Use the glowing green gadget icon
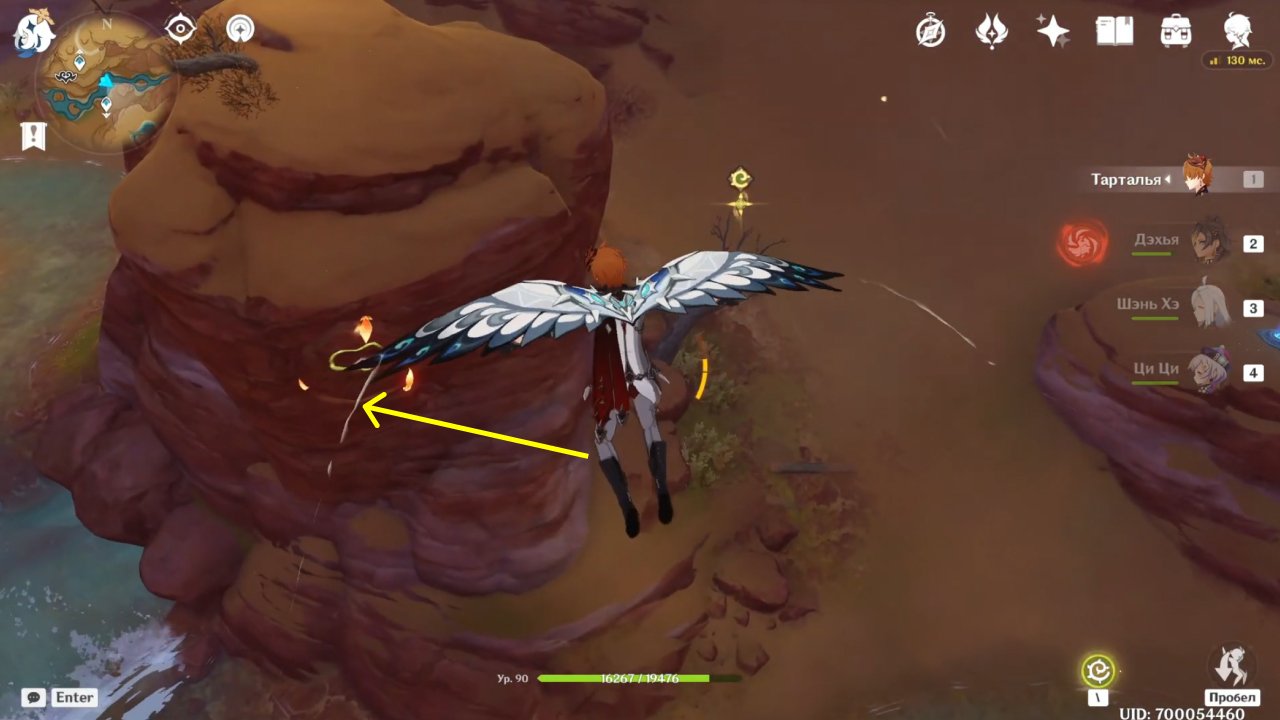The width and height of the screenshot is (1280, 720). coord(1098,670)
